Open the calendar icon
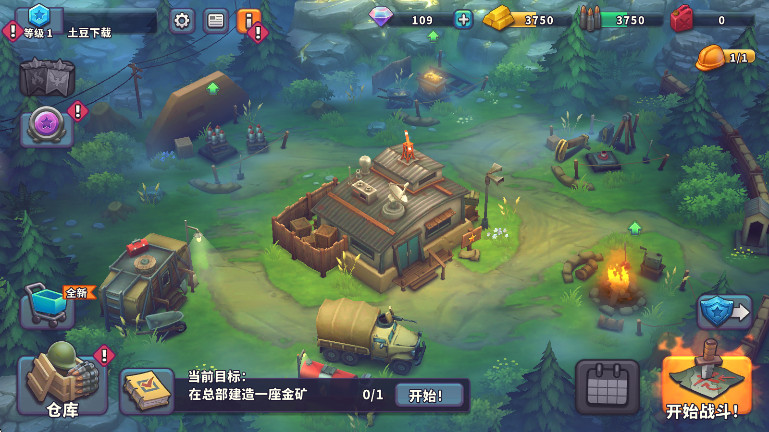The image size is (769, 432). pos(606,386)
